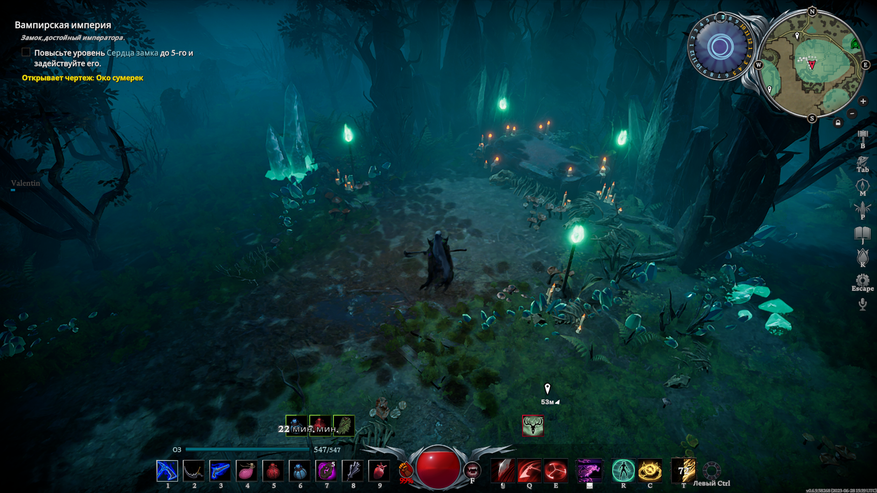Click the circular minimap
Image resolution: width=877 pixels, height=493 pixels.
click(x=812, y=62)
